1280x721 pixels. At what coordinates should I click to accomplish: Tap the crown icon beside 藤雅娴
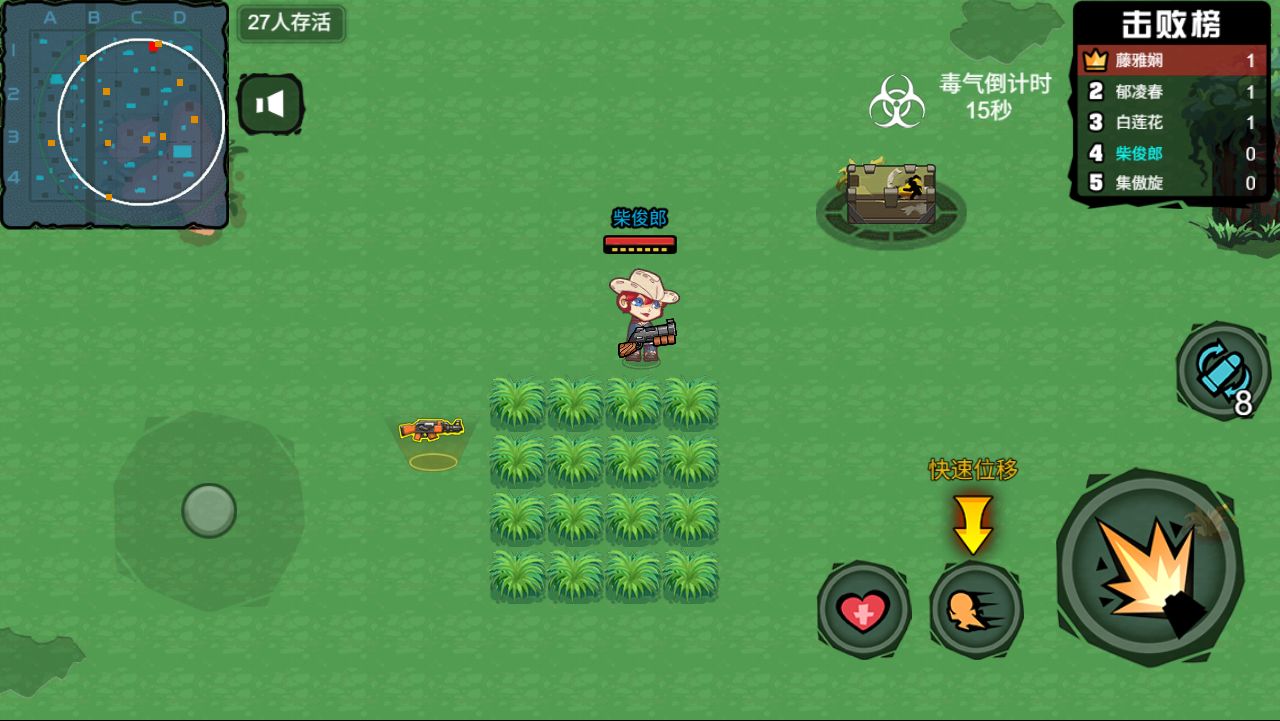1093,60
